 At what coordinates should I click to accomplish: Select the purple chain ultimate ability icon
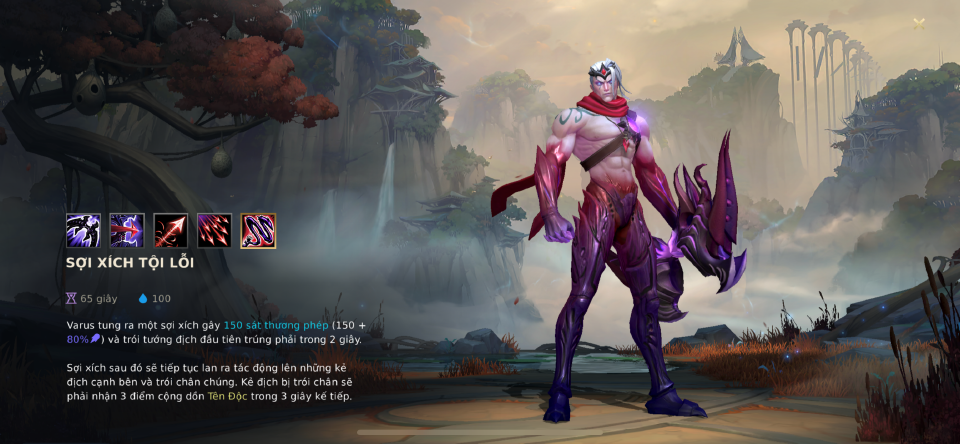click(x=259, y=231)
